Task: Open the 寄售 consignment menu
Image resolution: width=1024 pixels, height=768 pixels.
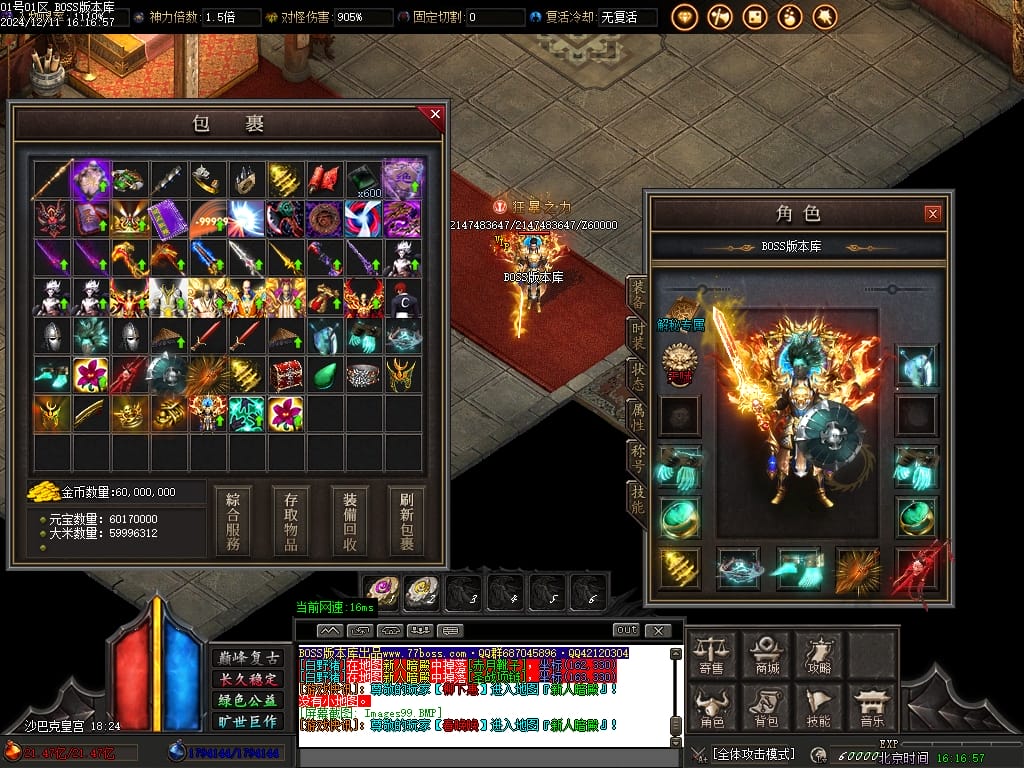Action: point(712,655)
